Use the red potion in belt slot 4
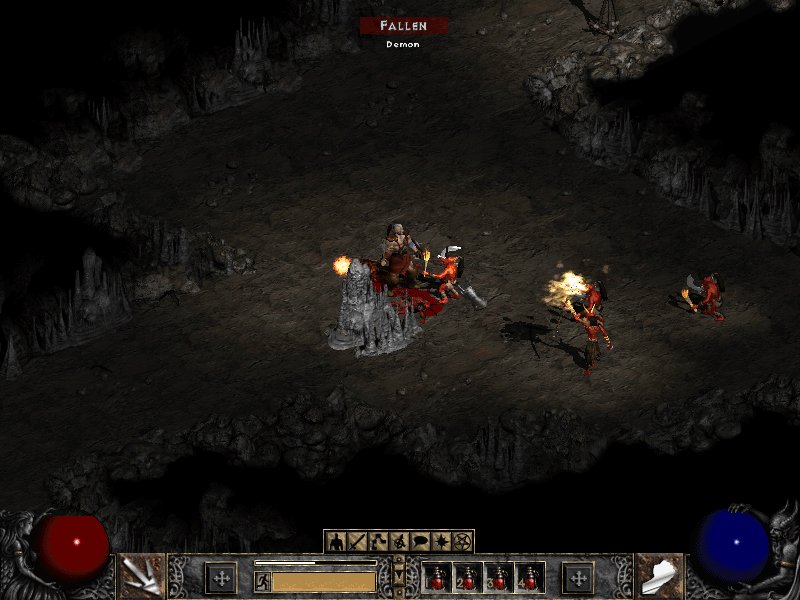This screenshot has width=800, height=600. click(x=529, y=578)
